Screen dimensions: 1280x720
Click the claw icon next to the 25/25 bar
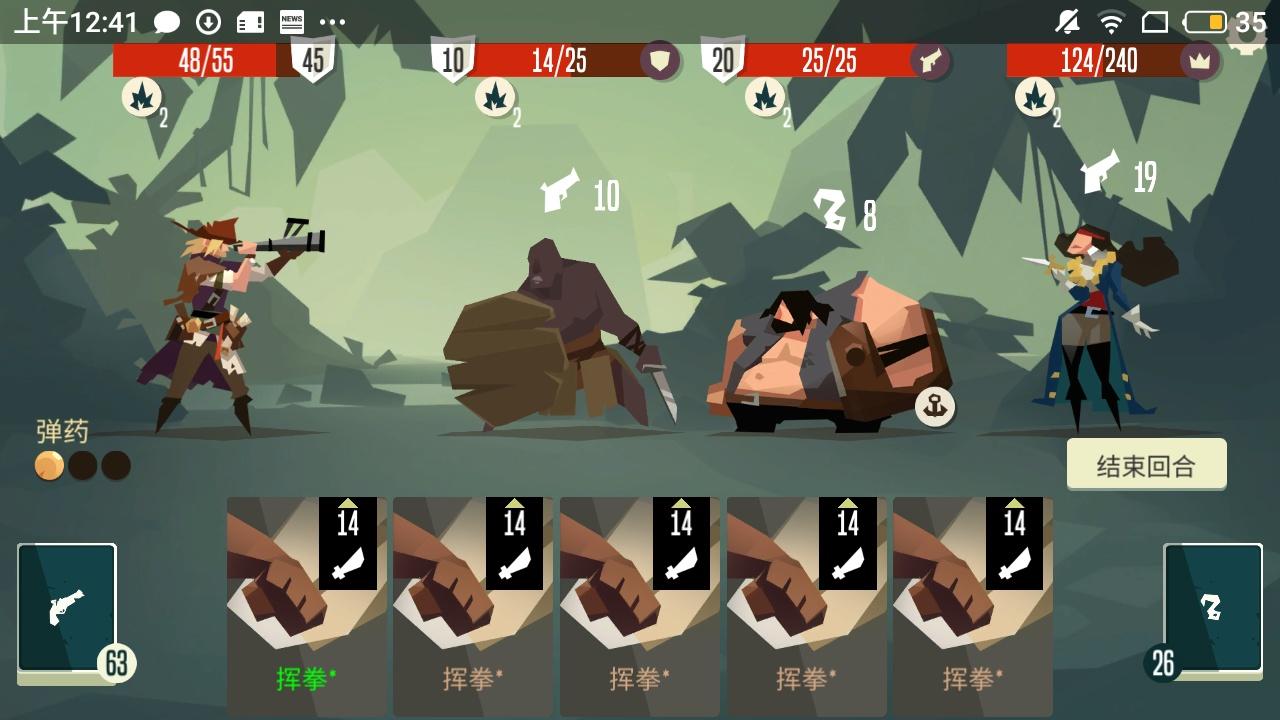(928, 61)
